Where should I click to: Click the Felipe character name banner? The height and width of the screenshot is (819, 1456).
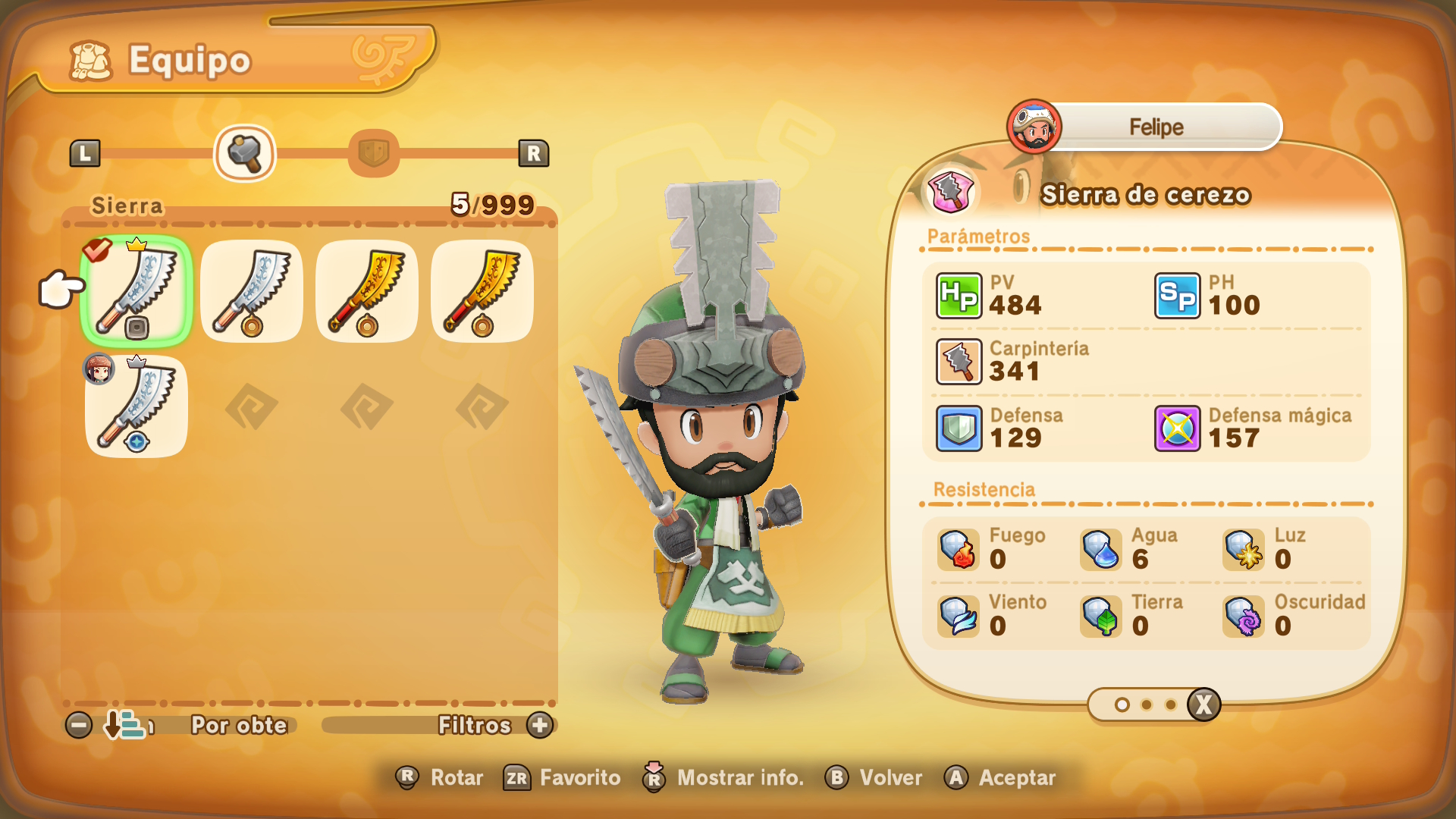(1155, 127)
